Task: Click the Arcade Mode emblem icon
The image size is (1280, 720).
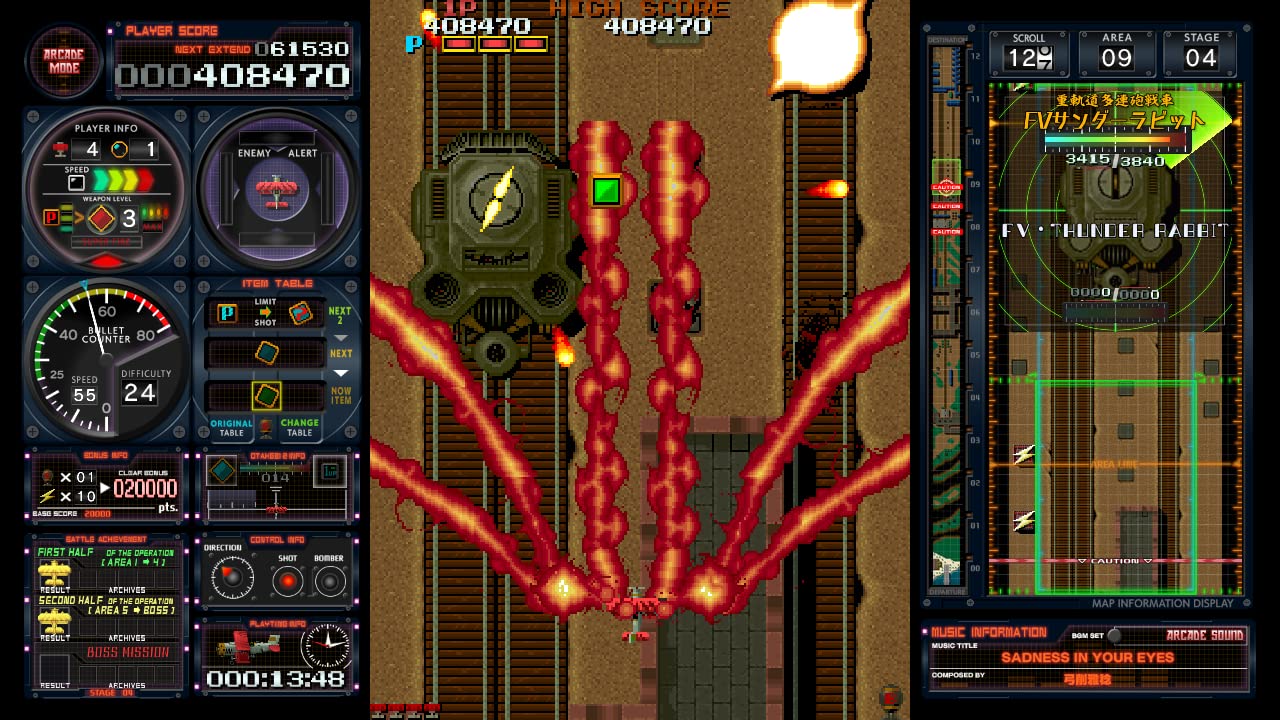Action: (x=62, y=62)
